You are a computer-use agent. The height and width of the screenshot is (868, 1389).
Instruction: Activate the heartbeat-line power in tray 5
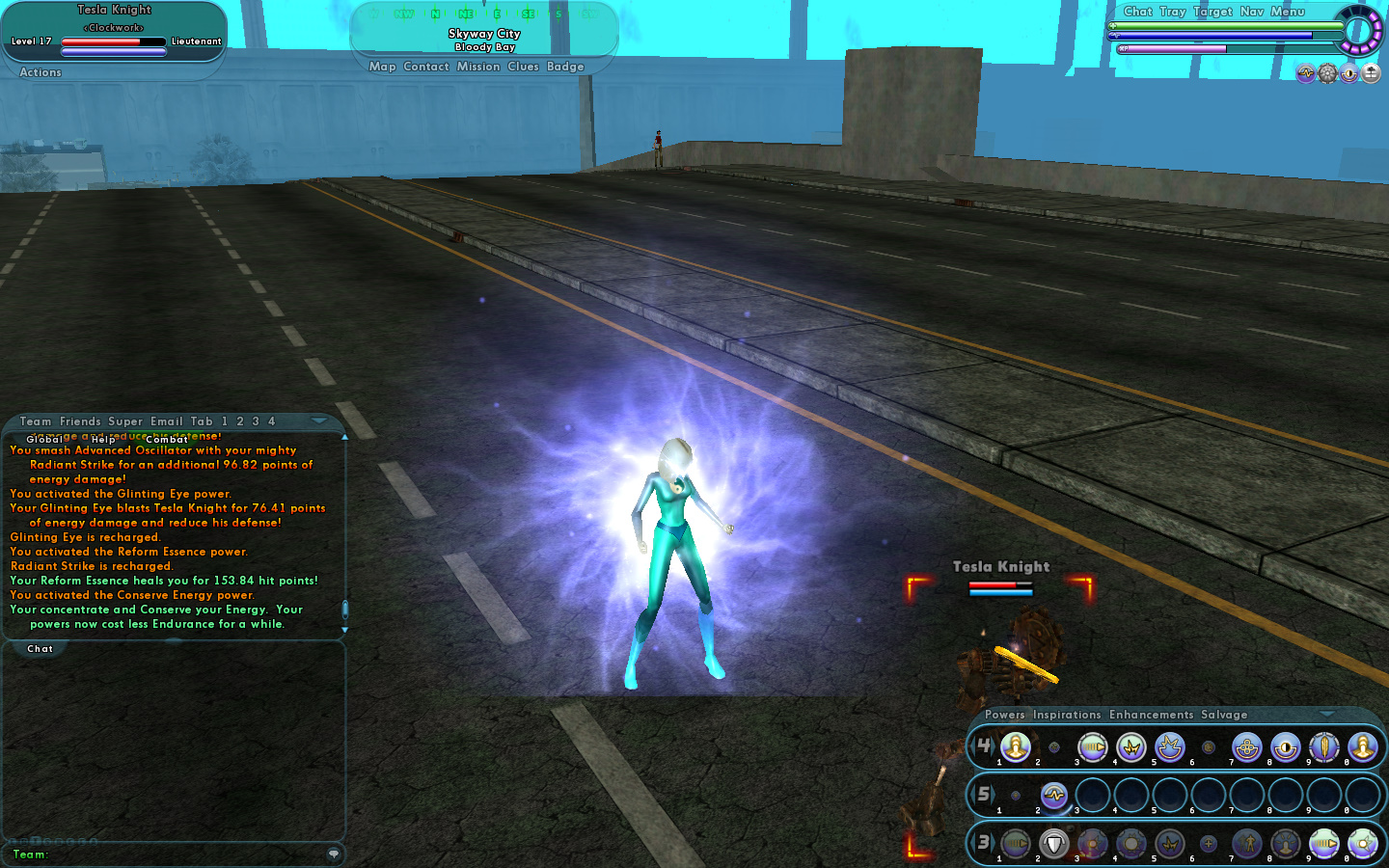pyautogui.click(x=1053, y=796)
